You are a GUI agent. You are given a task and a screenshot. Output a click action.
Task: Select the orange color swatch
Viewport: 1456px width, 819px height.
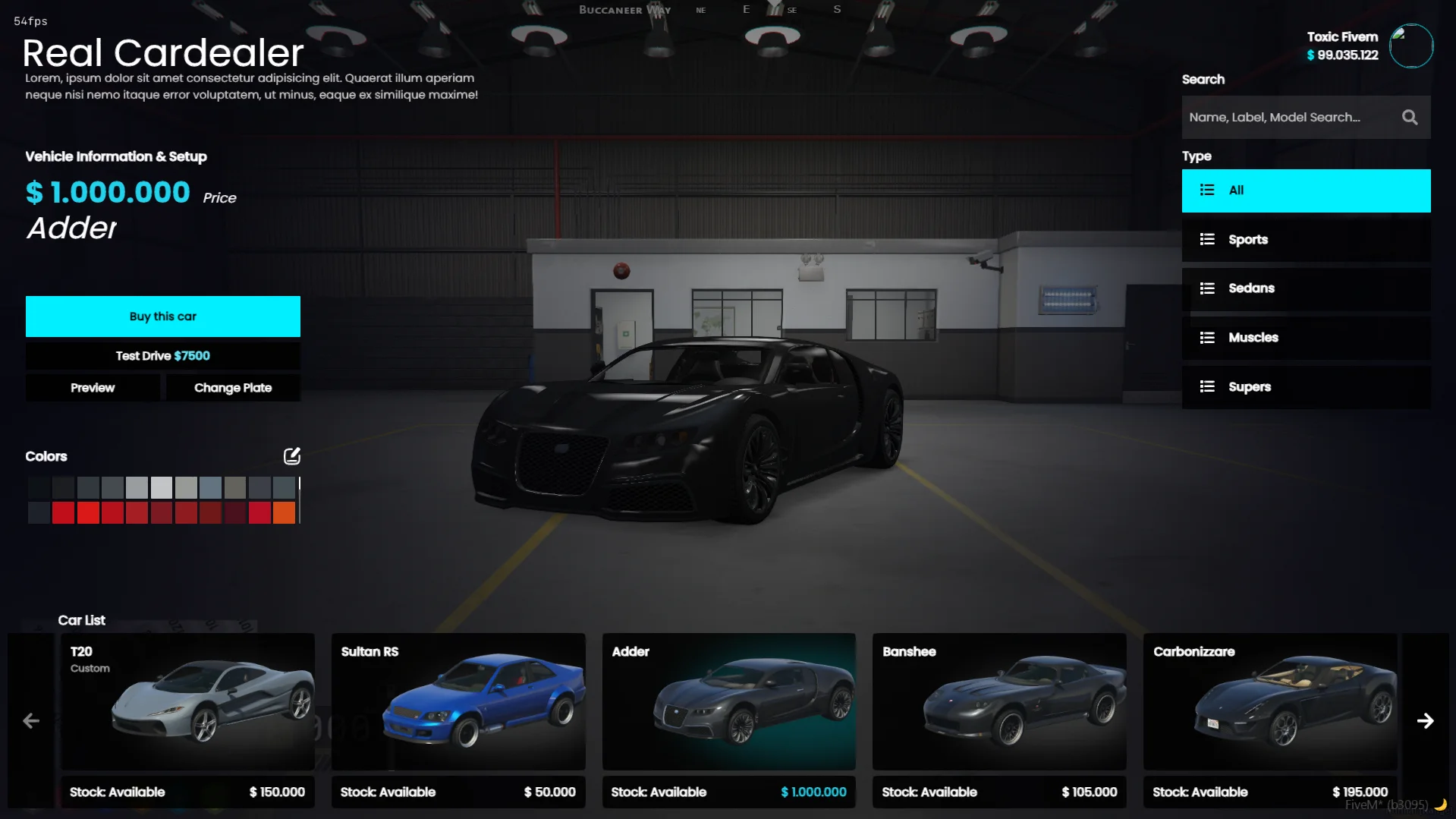[284, 512]
